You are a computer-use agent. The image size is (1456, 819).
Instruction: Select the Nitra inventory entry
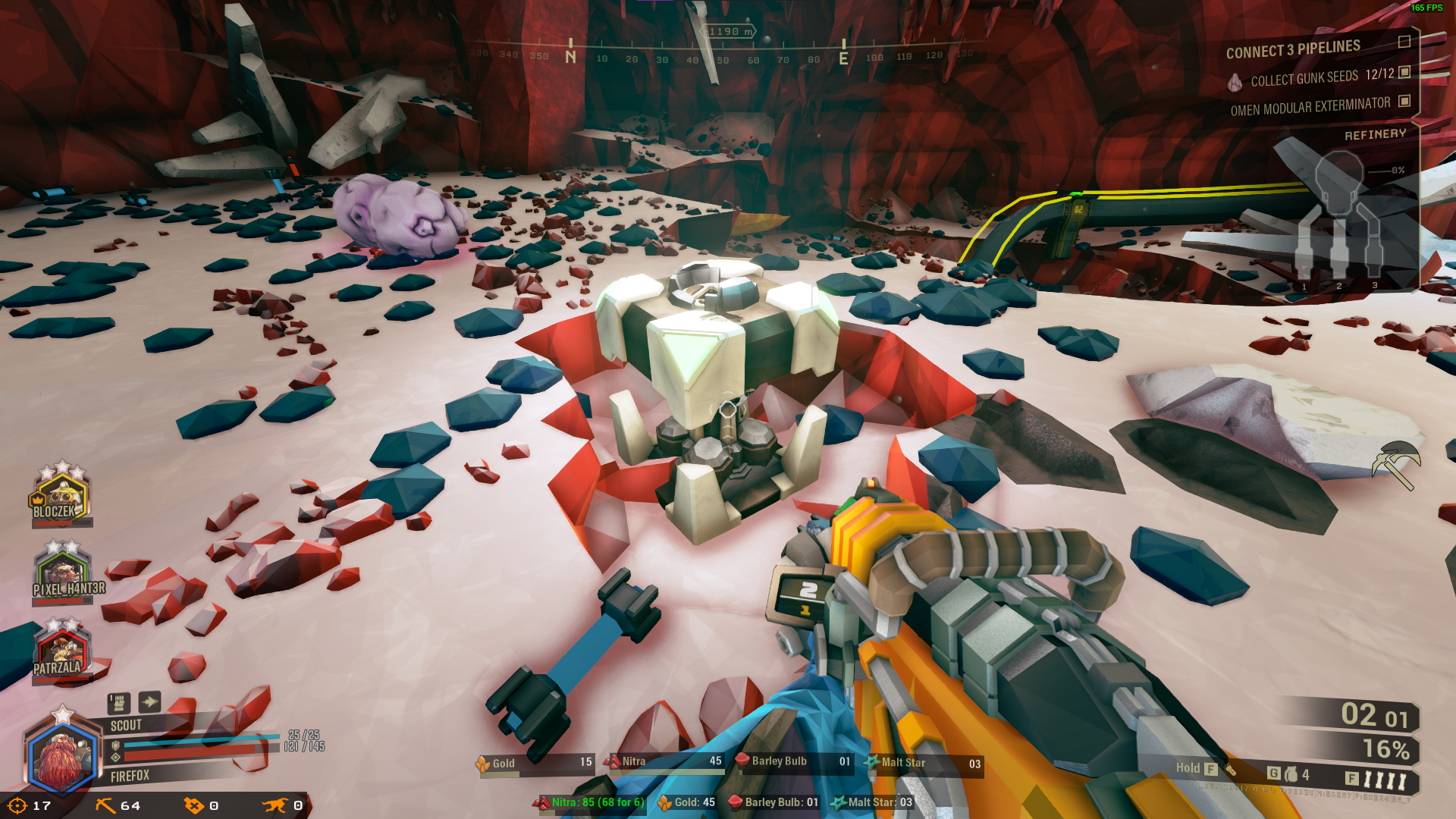tap(664, 761)
